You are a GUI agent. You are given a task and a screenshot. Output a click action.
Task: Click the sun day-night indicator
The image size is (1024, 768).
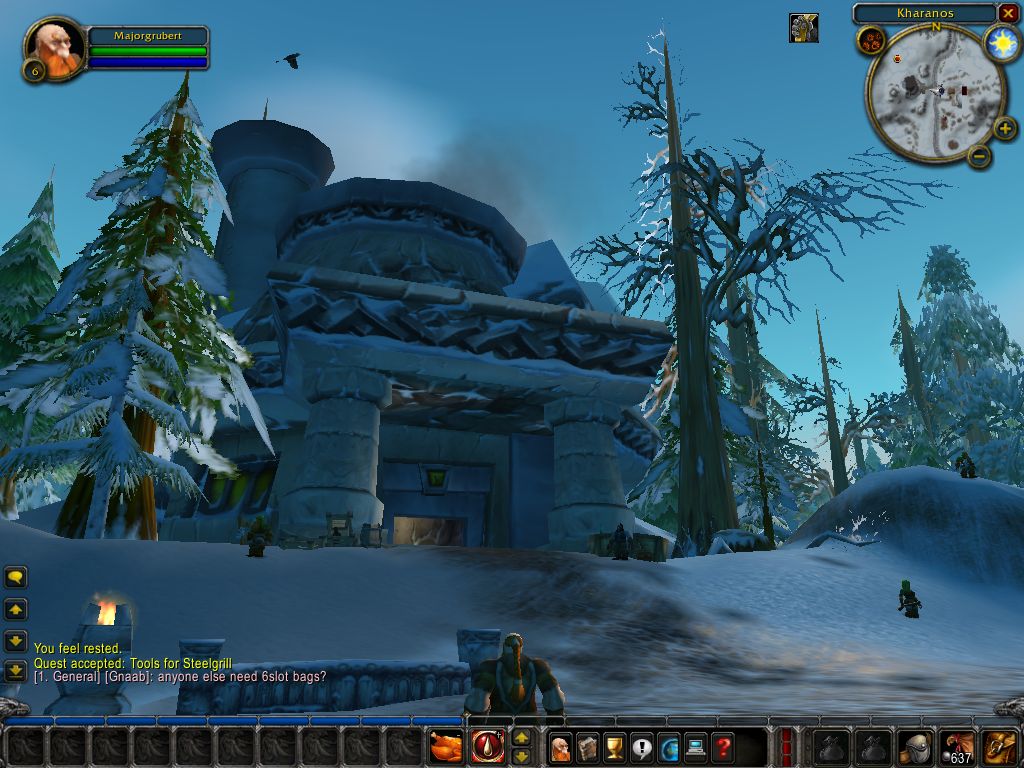pos(1000,43)
